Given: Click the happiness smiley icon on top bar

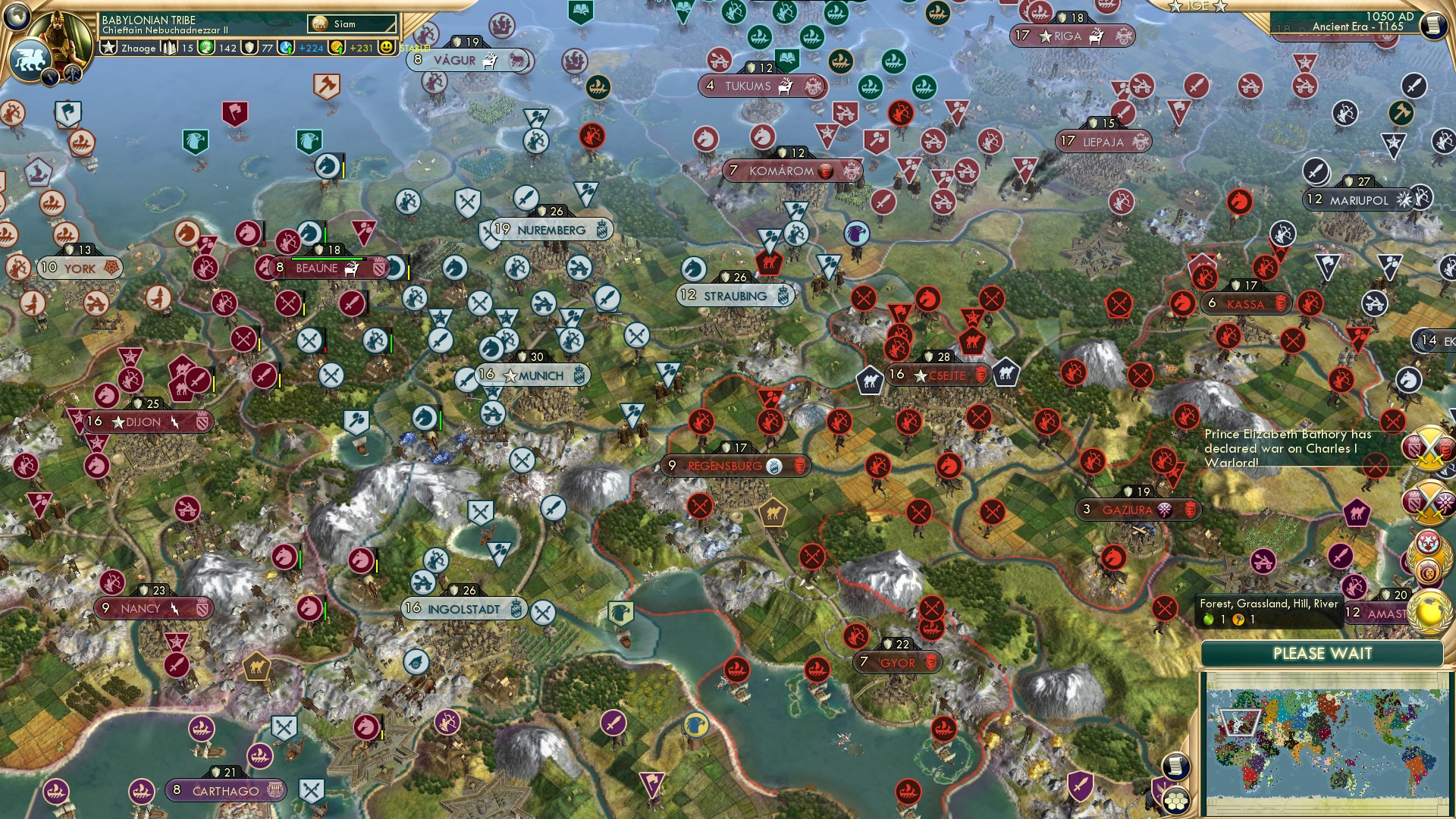Looking at the screenshot, I should [387, 47].
